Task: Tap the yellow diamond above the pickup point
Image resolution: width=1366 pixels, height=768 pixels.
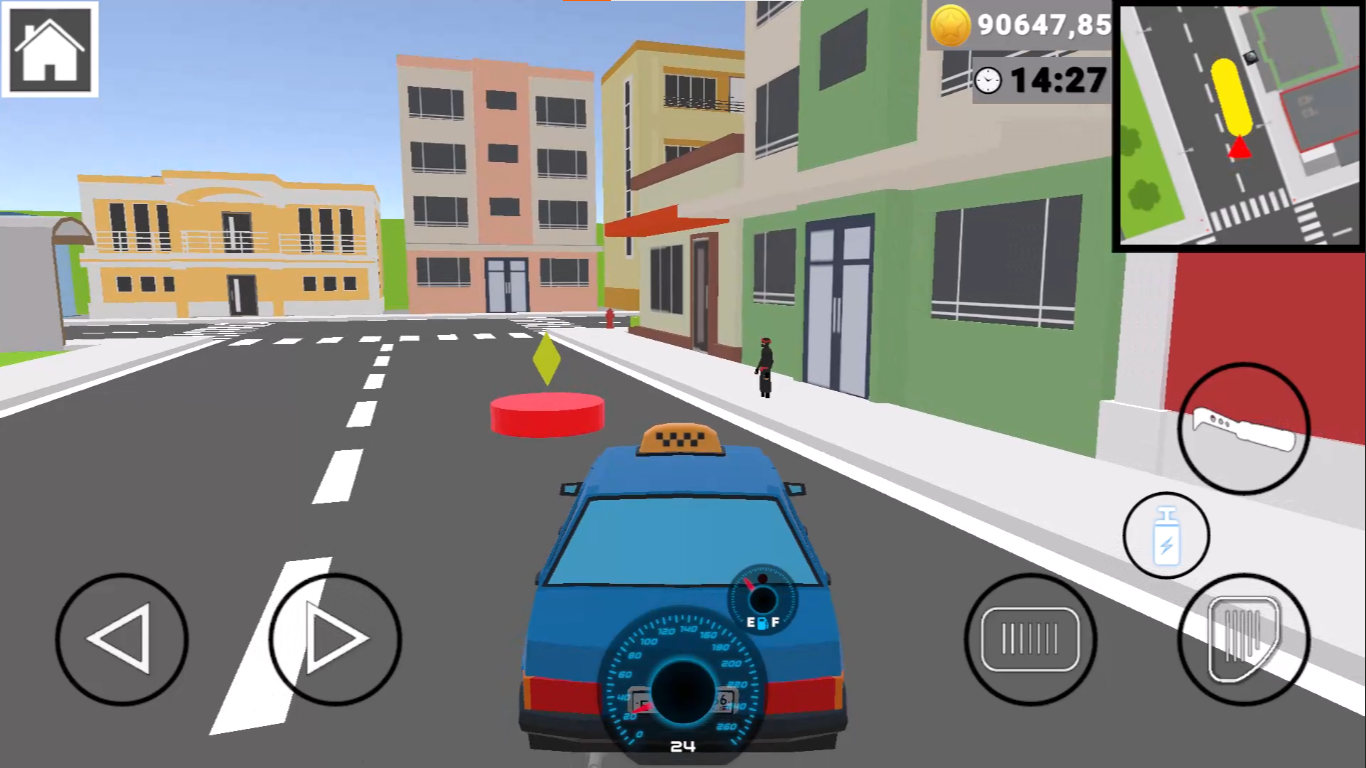Action: tap(546, 358)
